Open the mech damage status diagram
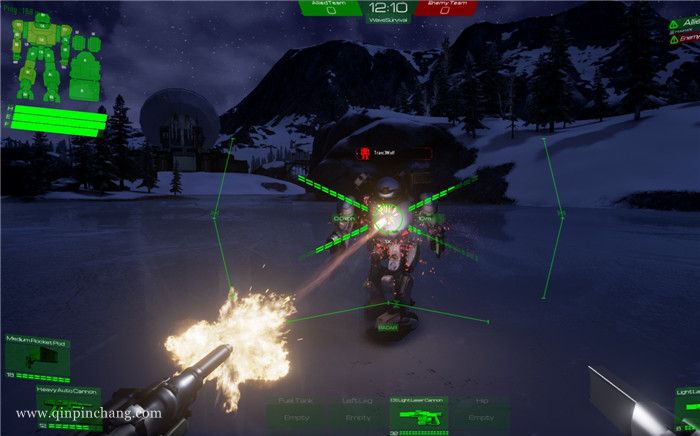Image resolution: width=700 pixels, height=436 pixels. tap(53, 60)
